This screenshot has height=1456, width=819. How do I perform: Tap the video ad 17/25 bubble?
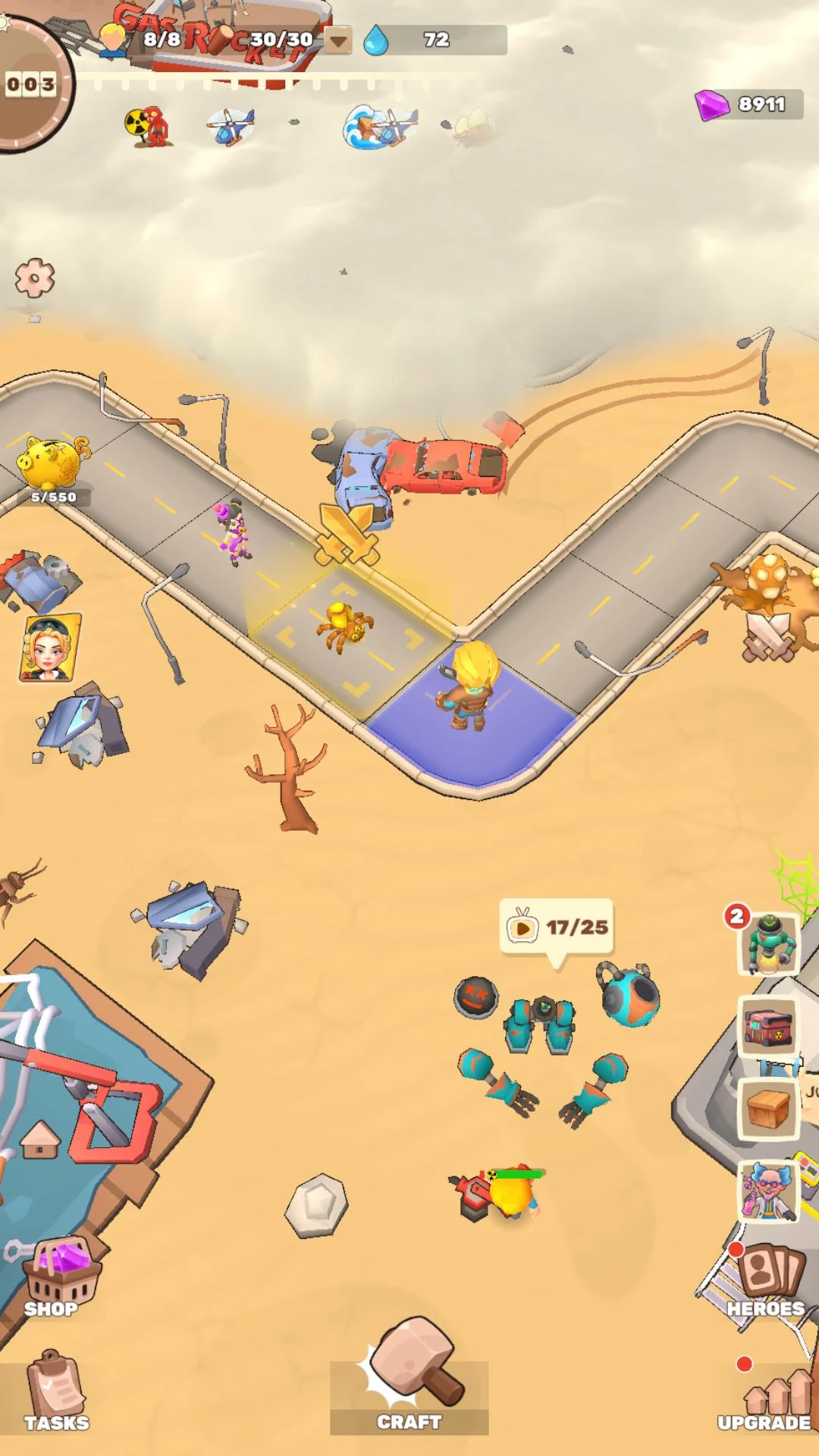point(557,927)
